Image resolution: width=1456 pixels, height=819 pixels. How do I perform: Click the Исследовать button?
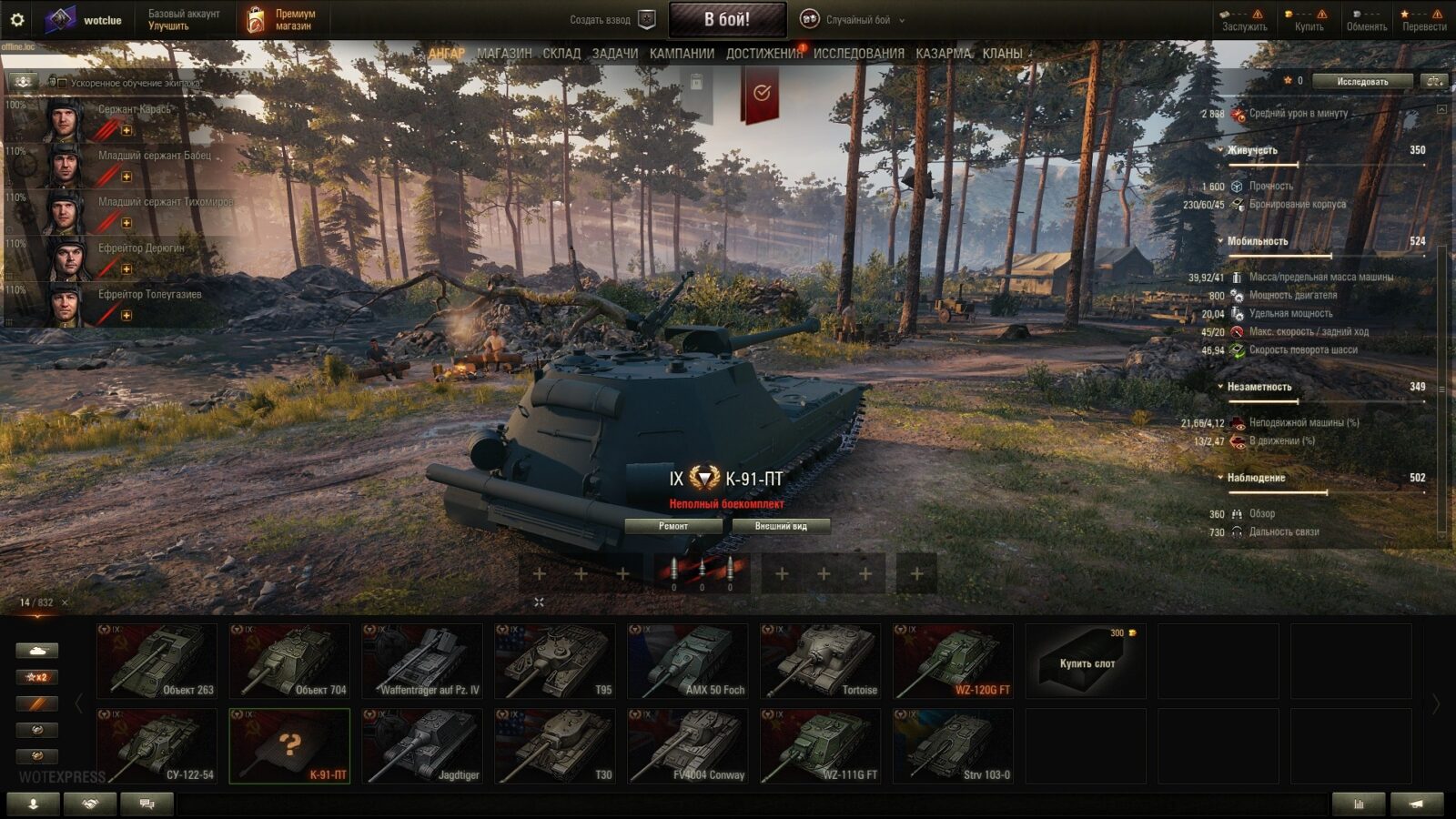(1362, 81)
